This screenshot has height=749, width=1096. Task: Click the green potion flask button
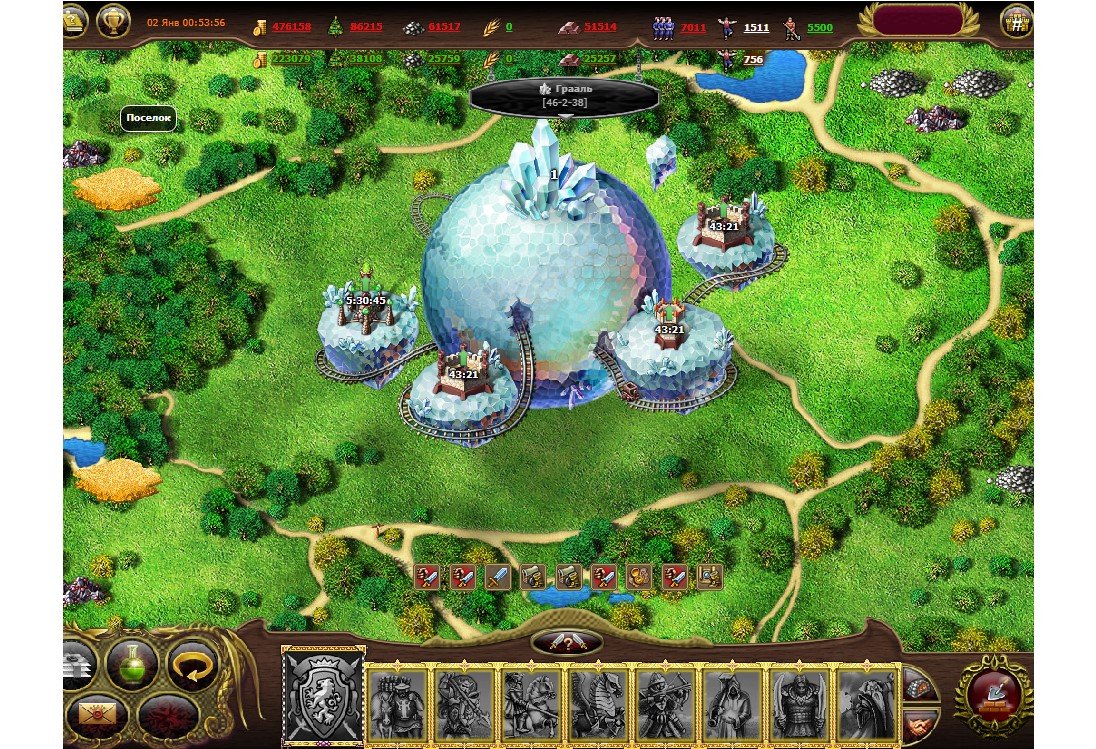pos(133,665)
